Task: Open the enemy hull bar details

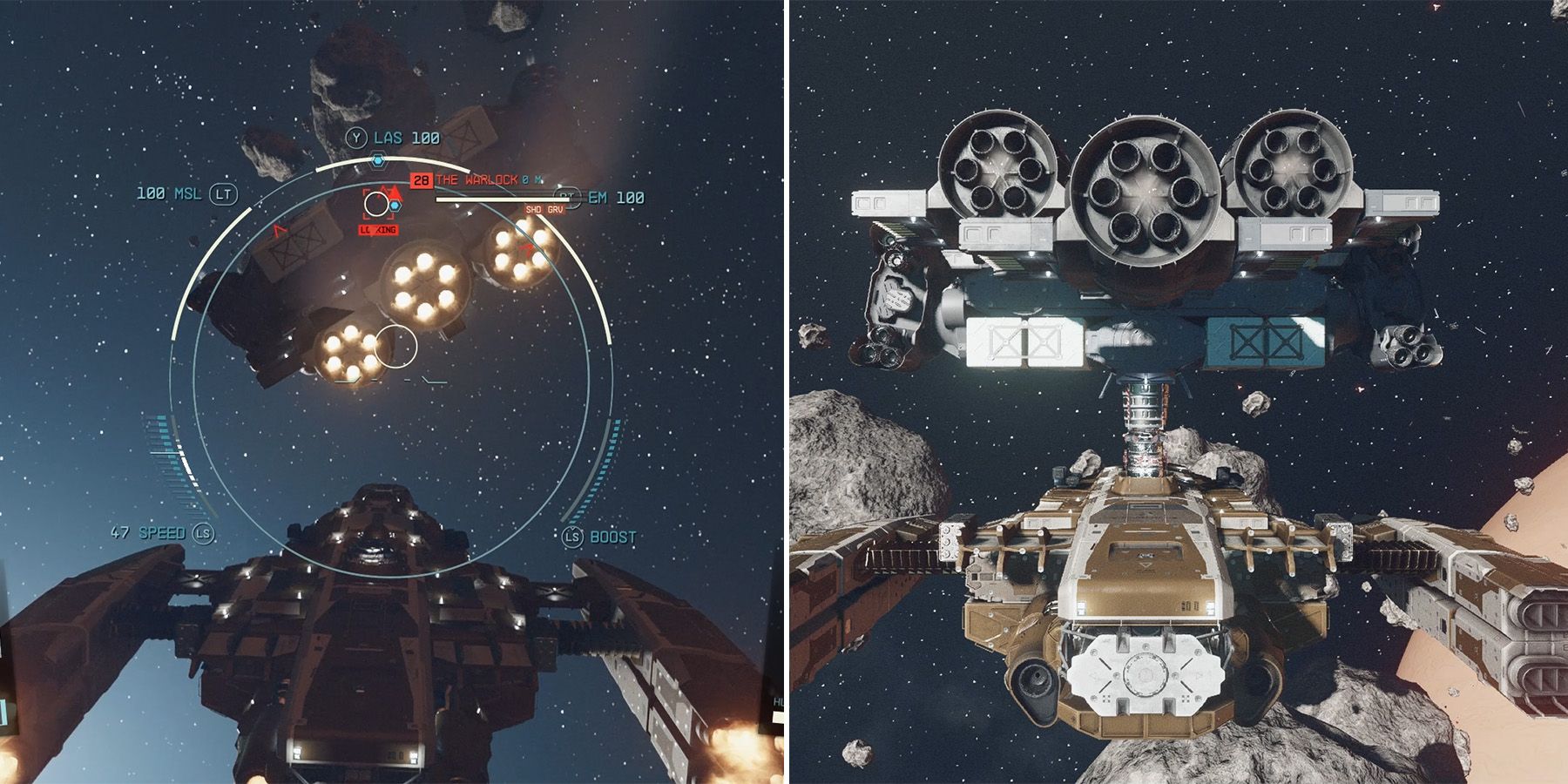Action: point(502,200)
